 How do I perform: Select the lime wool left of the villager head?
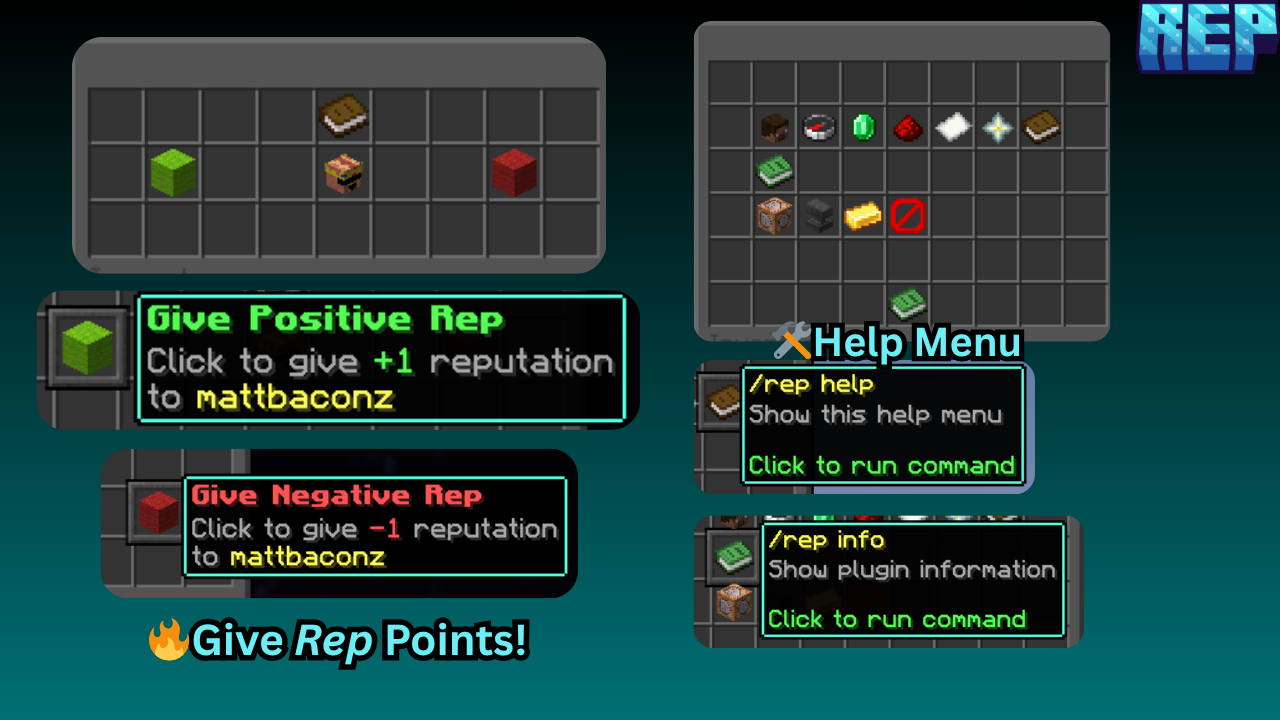(173, 172)
